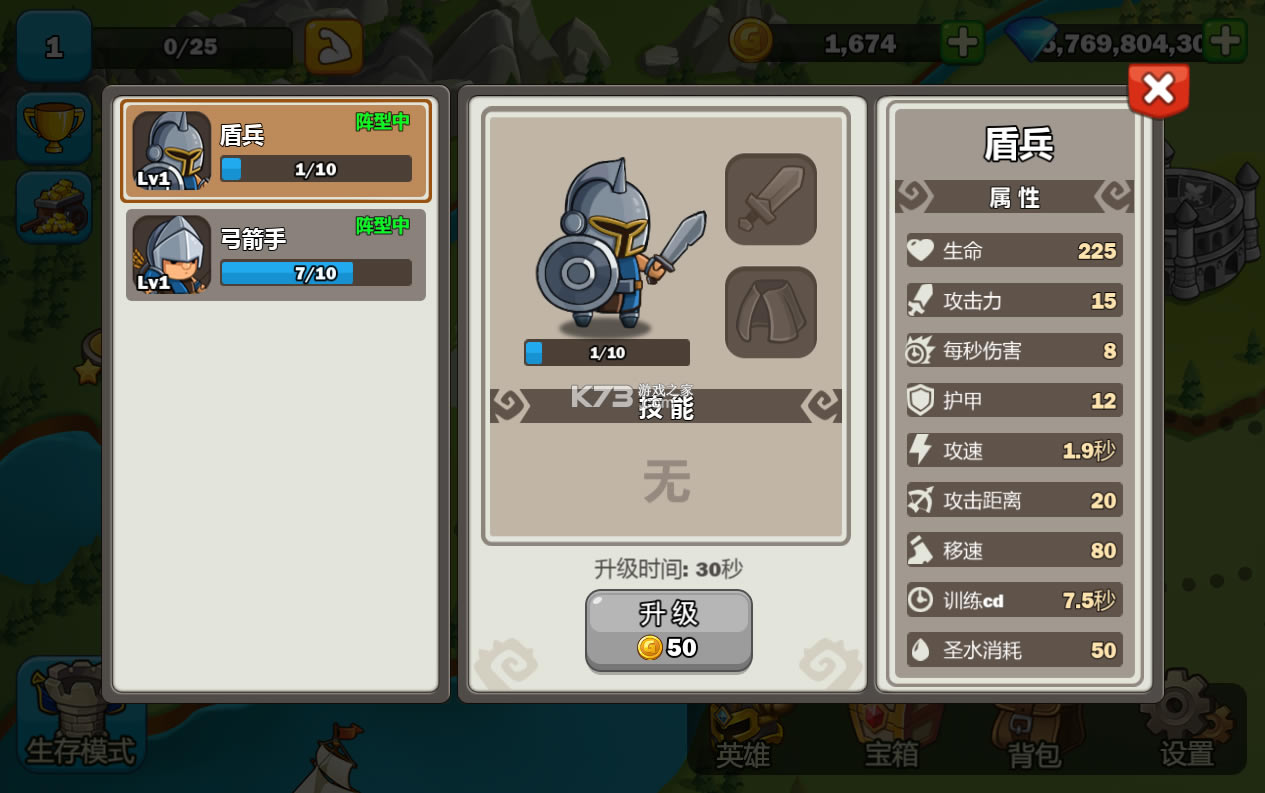This screenshot has height=793, width=1265.
Task: Add gold with the plus button
Action: pyautogui.click(x=962, y=43)
